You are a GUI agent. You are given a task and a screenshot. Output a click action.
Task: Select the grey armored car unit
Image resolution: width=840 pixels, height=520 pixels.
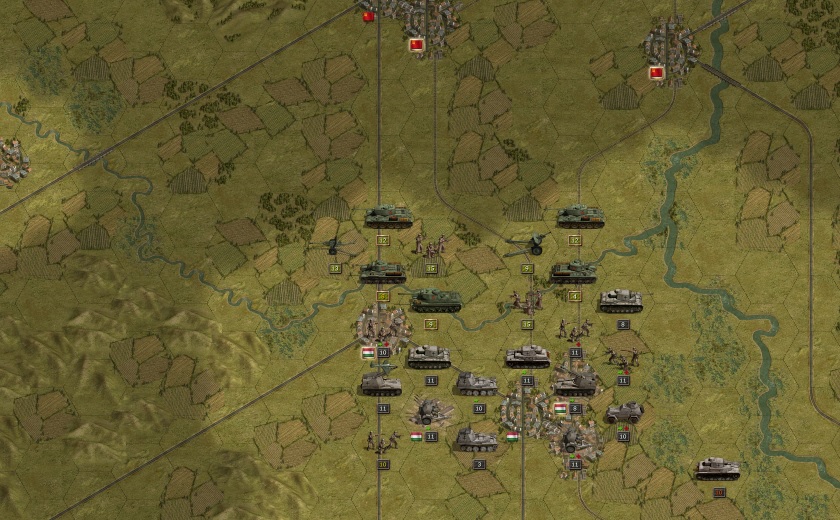(623, 412)
